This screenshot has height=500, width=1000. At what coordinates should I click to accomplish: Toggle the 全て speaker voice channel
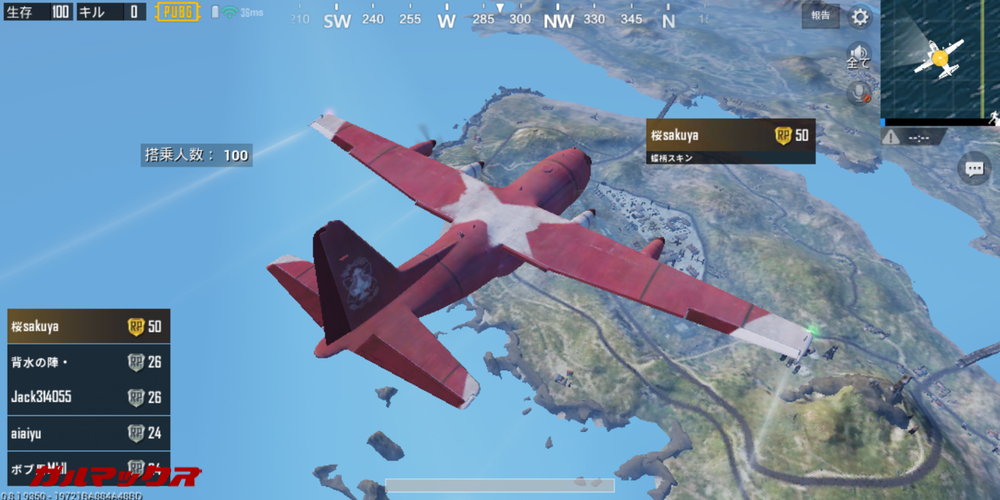coord(858,55)
